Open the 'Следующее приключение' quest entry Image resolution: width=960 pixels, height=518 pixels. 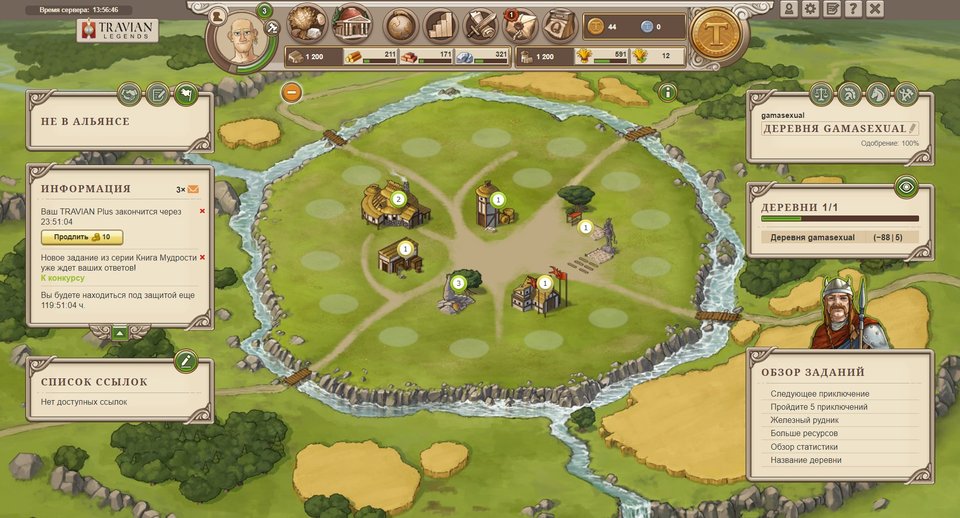[x=820, y=394]
